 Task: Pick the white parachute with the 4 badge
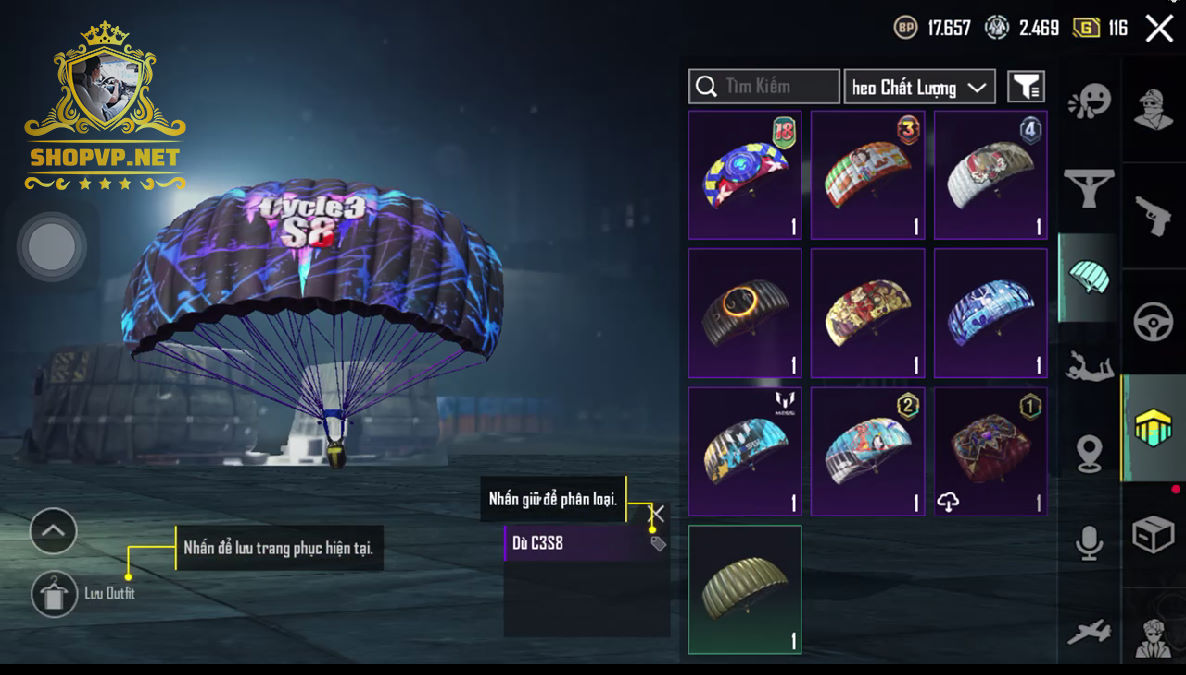pyautogui.click(x=991, y=175)
